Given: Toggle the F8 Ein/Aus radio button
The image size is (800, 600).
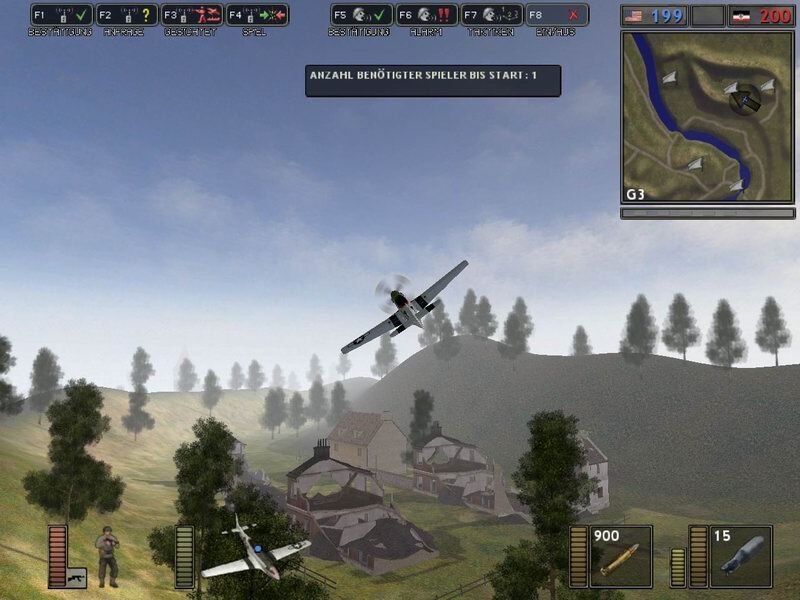Looking at the screenshot, I should coord(557,15).
